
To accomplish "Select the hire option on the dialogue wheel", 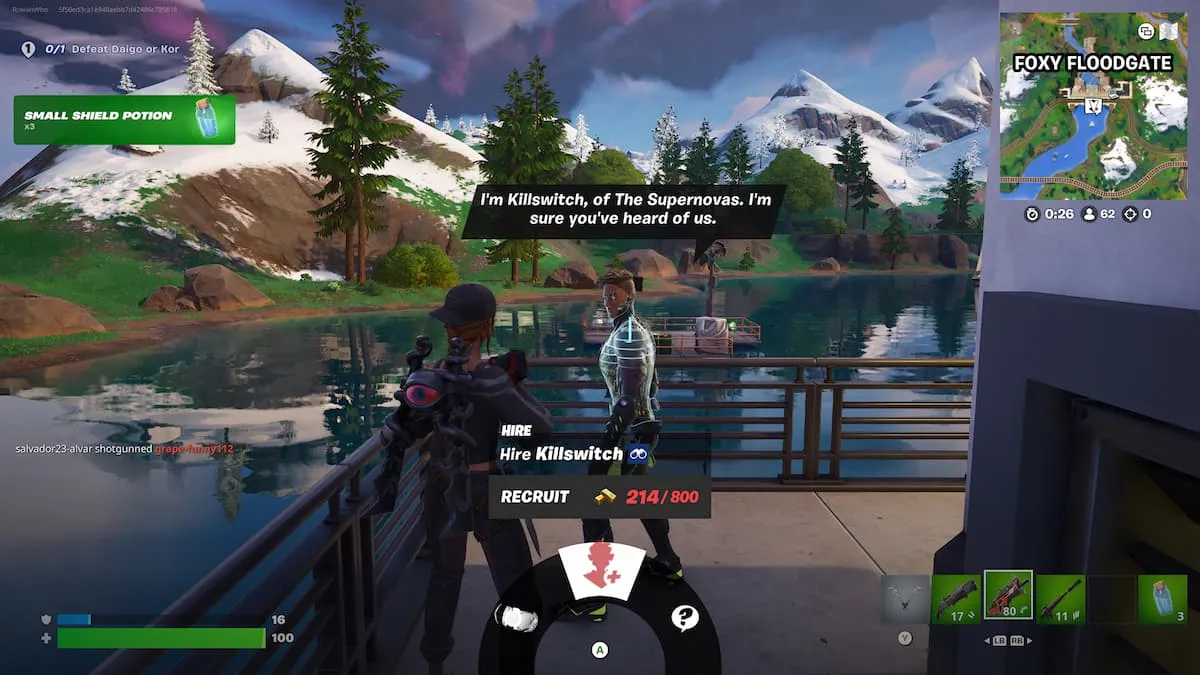I will click(x=600, y=572).
